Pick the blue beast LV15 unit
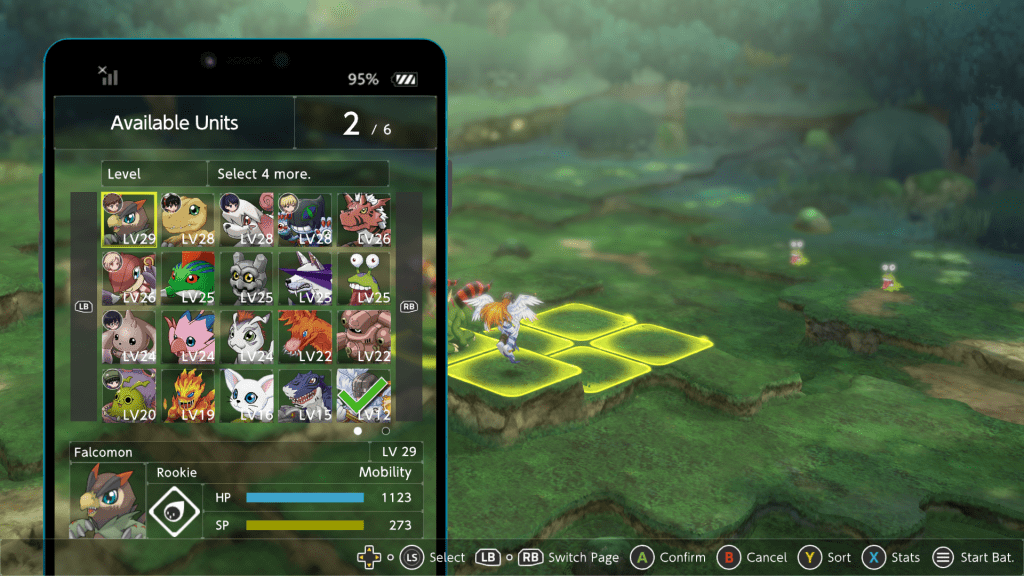This screenshot has height=576, width=1024. tap(305, 395)
